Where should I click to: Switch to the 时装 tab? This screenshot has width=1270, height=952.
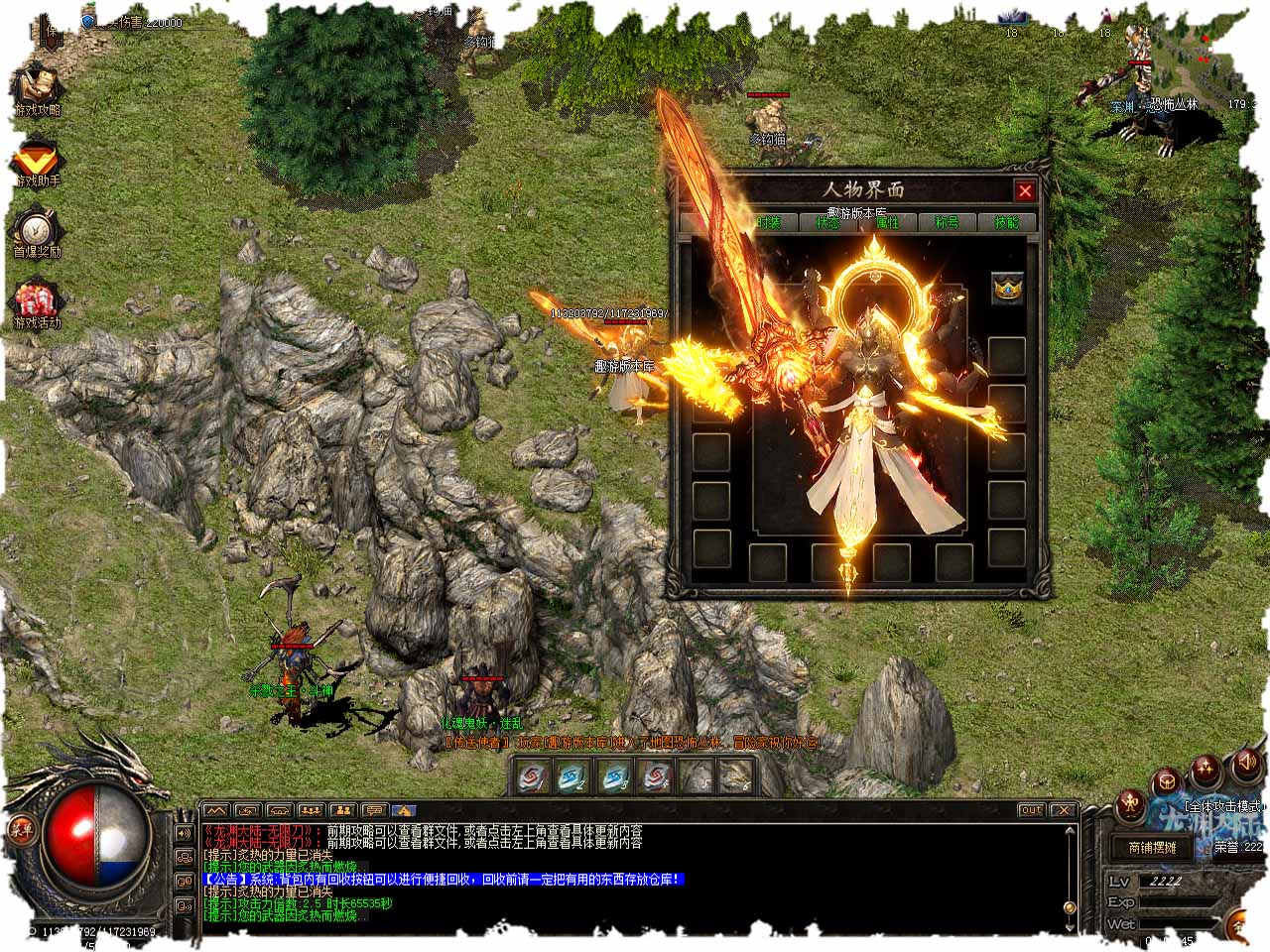tap(769, 223)
